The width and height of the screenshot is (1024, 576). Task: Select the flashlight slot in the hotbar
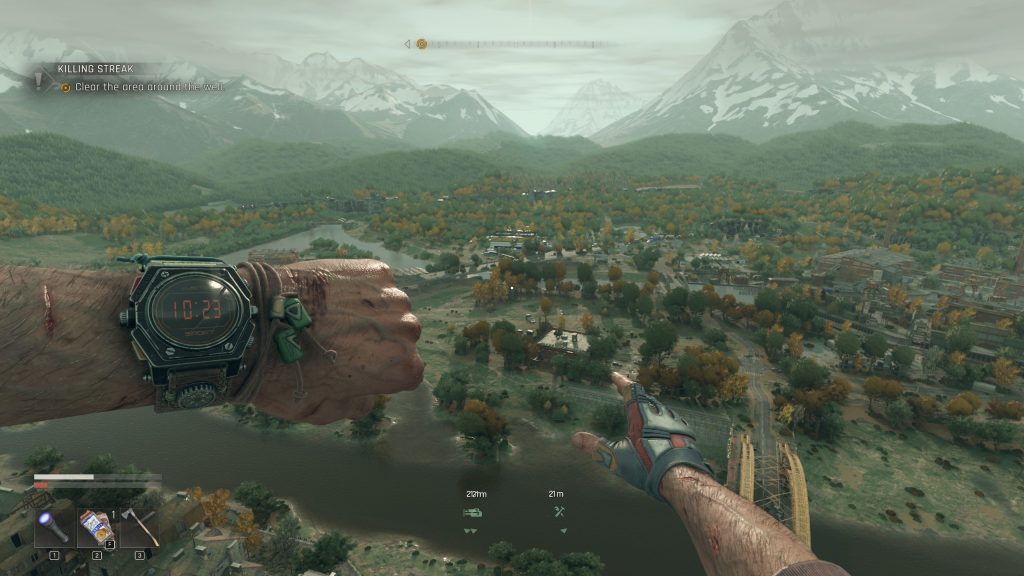[55, 528]
